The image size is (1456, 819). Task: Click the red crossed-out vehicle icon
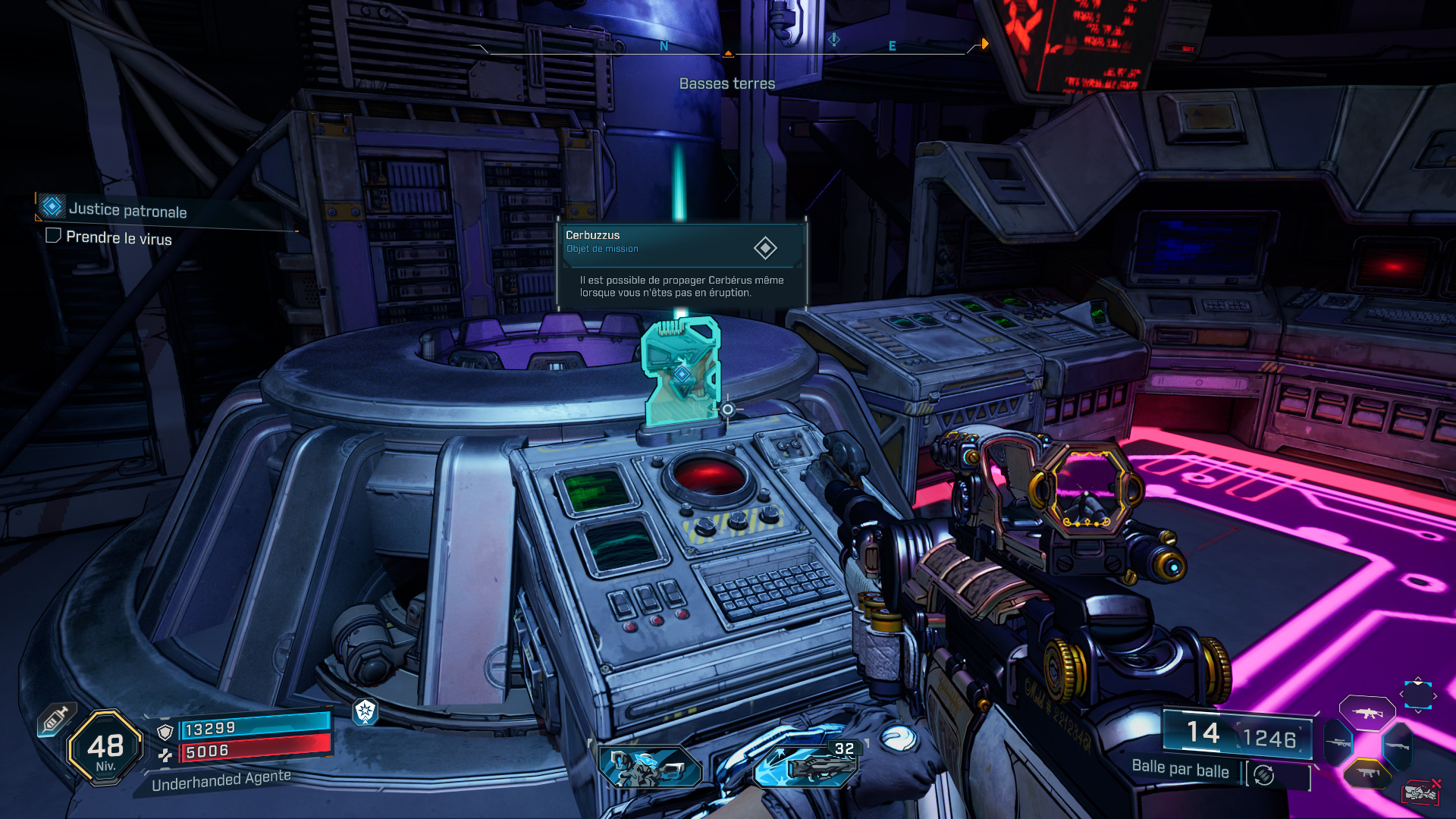(x=1421, y=792)
